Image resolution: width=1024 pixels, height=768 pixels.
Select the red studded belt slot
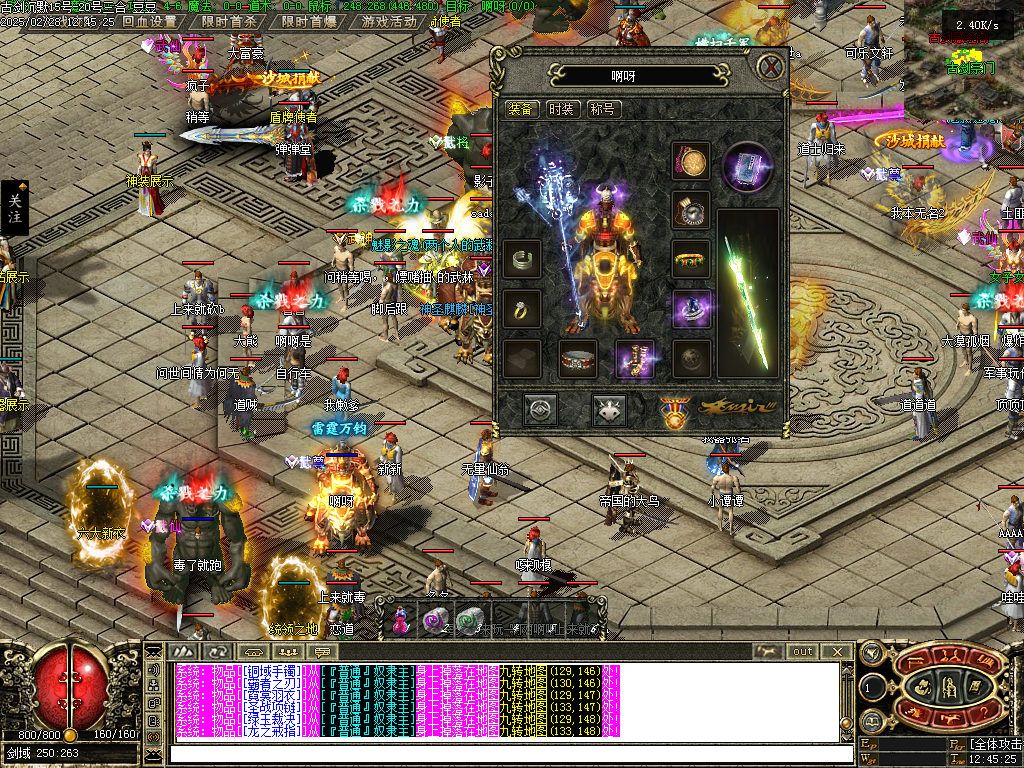click(x=578, y=359)
